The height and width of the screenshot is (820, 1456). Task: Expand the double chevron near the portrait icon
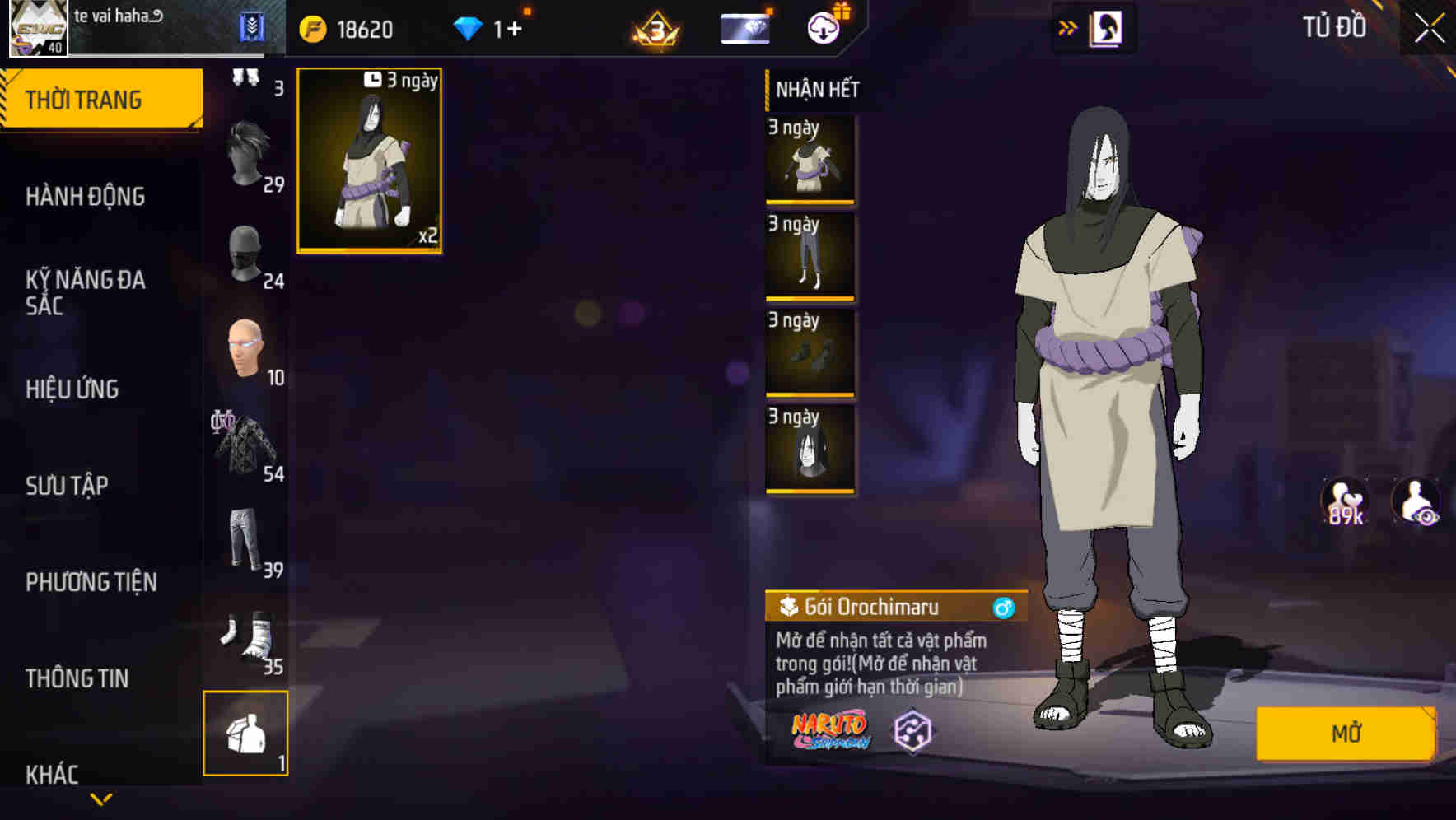point(1068,26)
